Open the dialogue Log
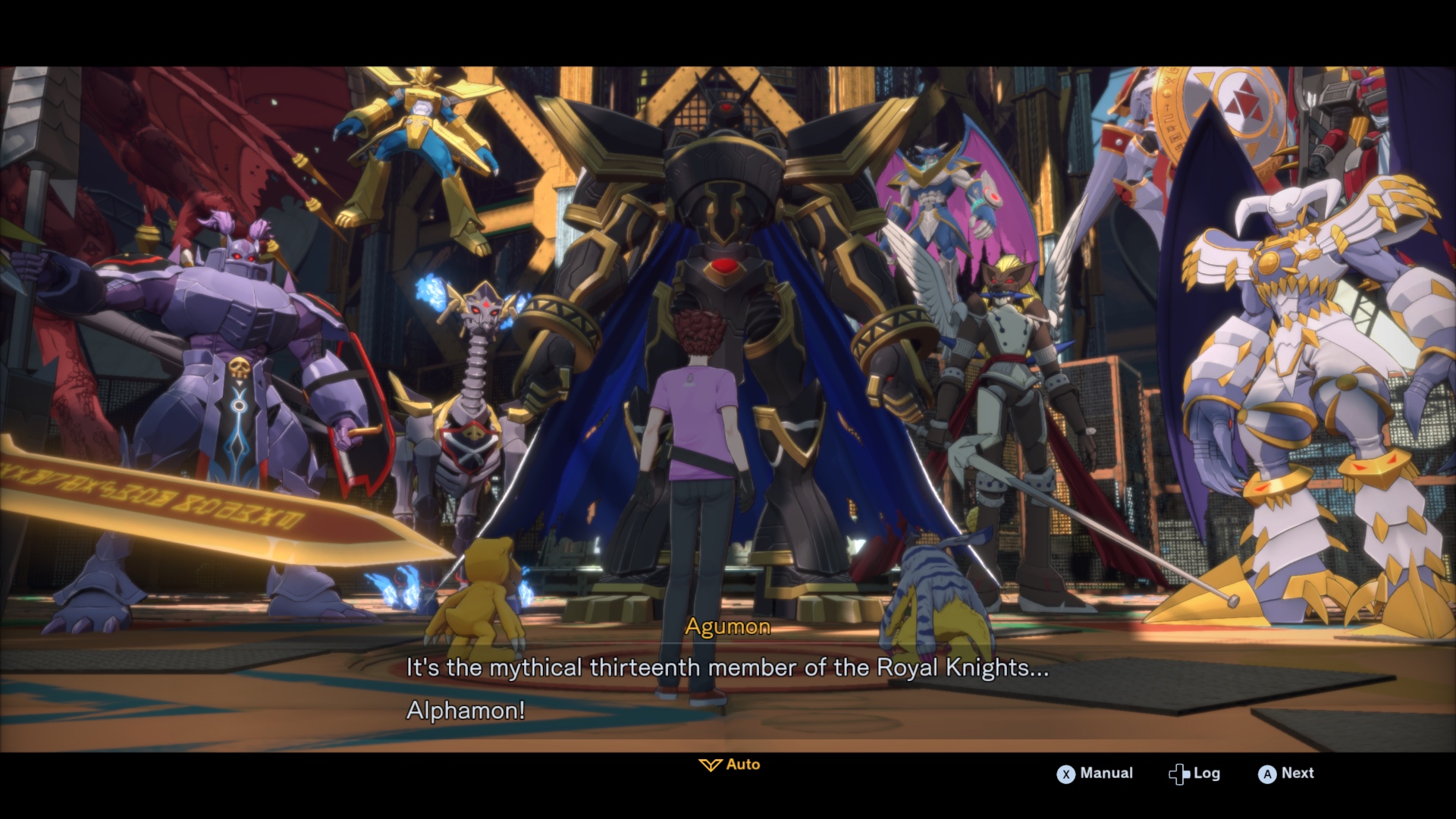 coord(1194,773)
